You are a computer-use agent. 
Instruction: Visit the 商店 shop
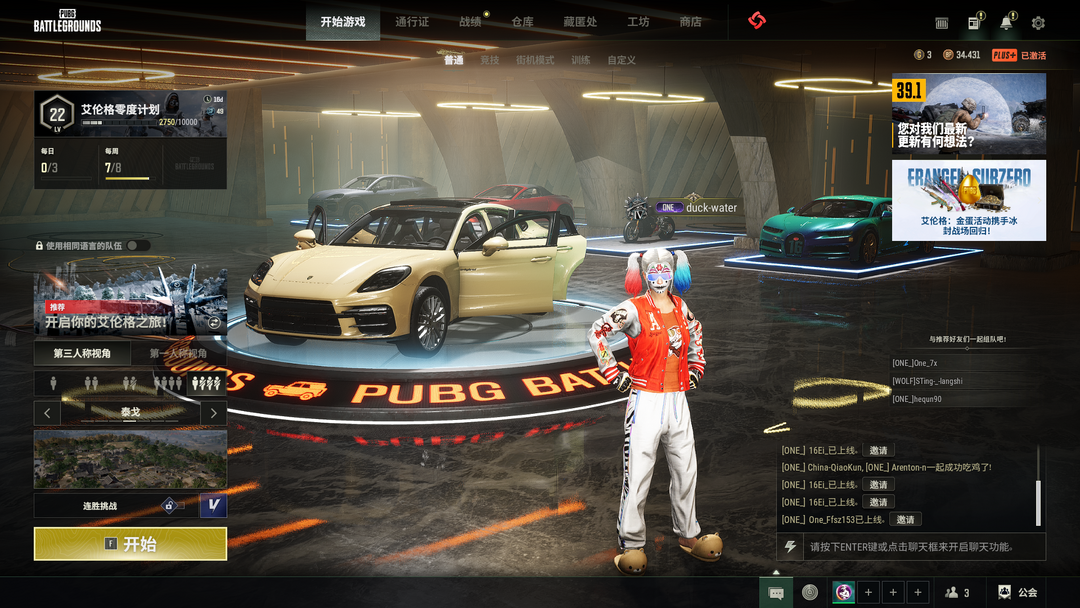click(x=690, y=22)
